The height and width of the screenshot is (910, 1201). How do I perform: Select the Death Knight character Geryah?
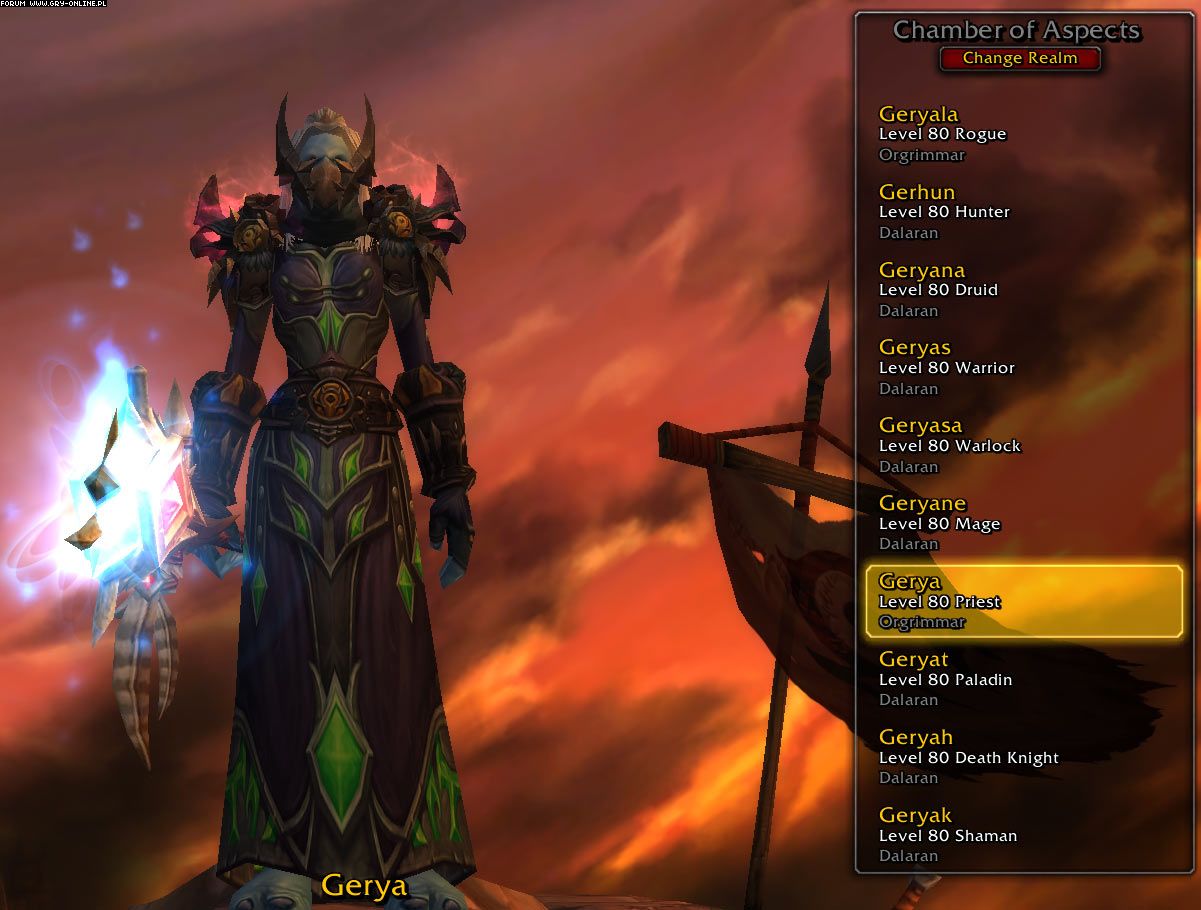pyautogui.click(x=1020, y=757)
